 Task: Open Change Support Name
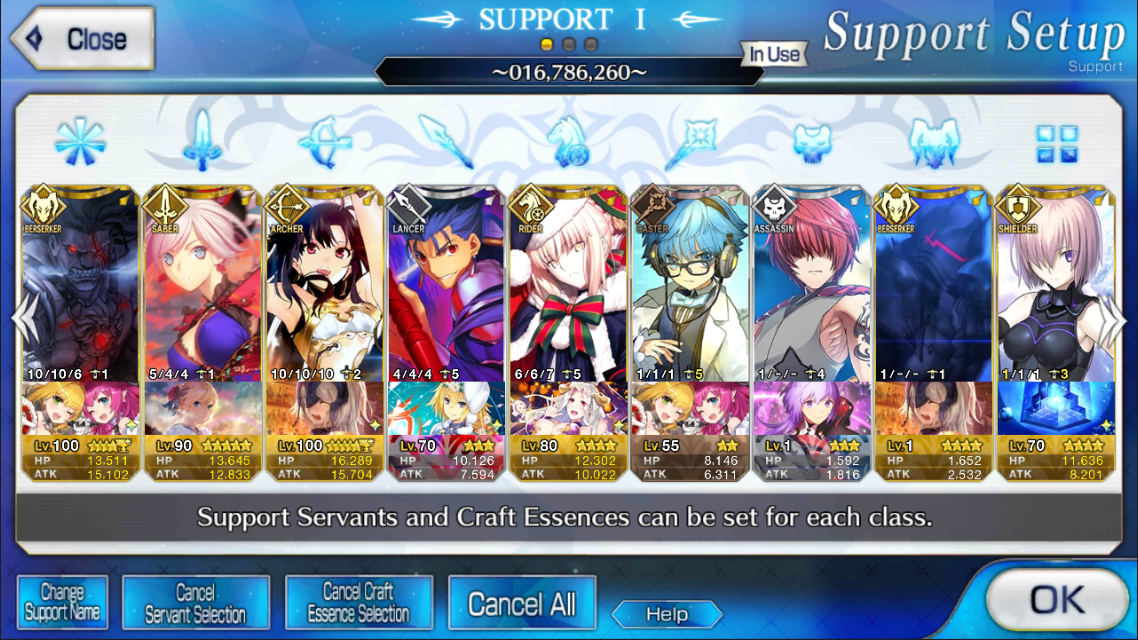pyautogui.click(x=61, y=602)
